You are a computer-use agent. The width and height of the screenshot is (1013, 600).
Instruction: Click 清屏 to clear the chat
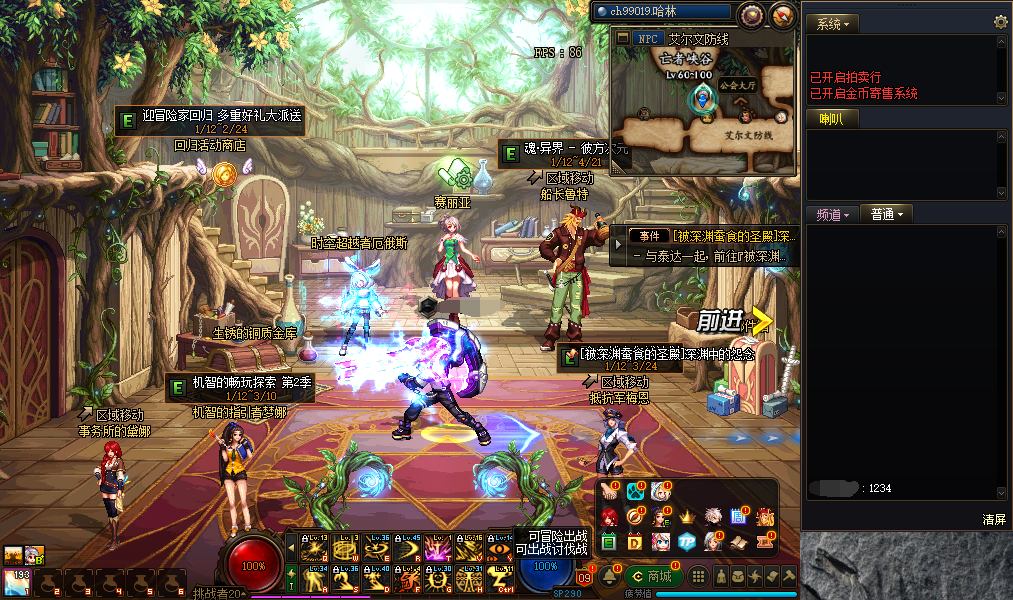point(993,519)
